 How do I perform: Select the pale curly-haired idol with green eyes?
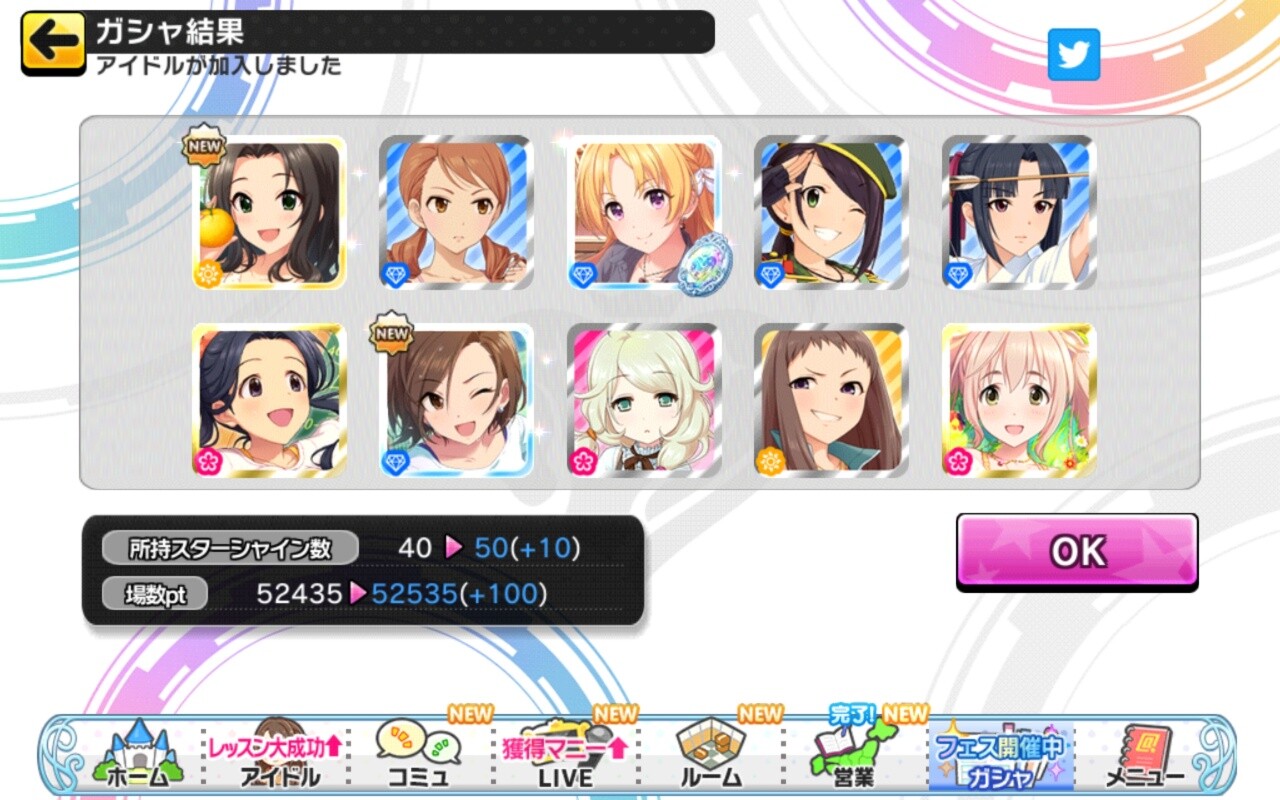(x=644, y=400)
